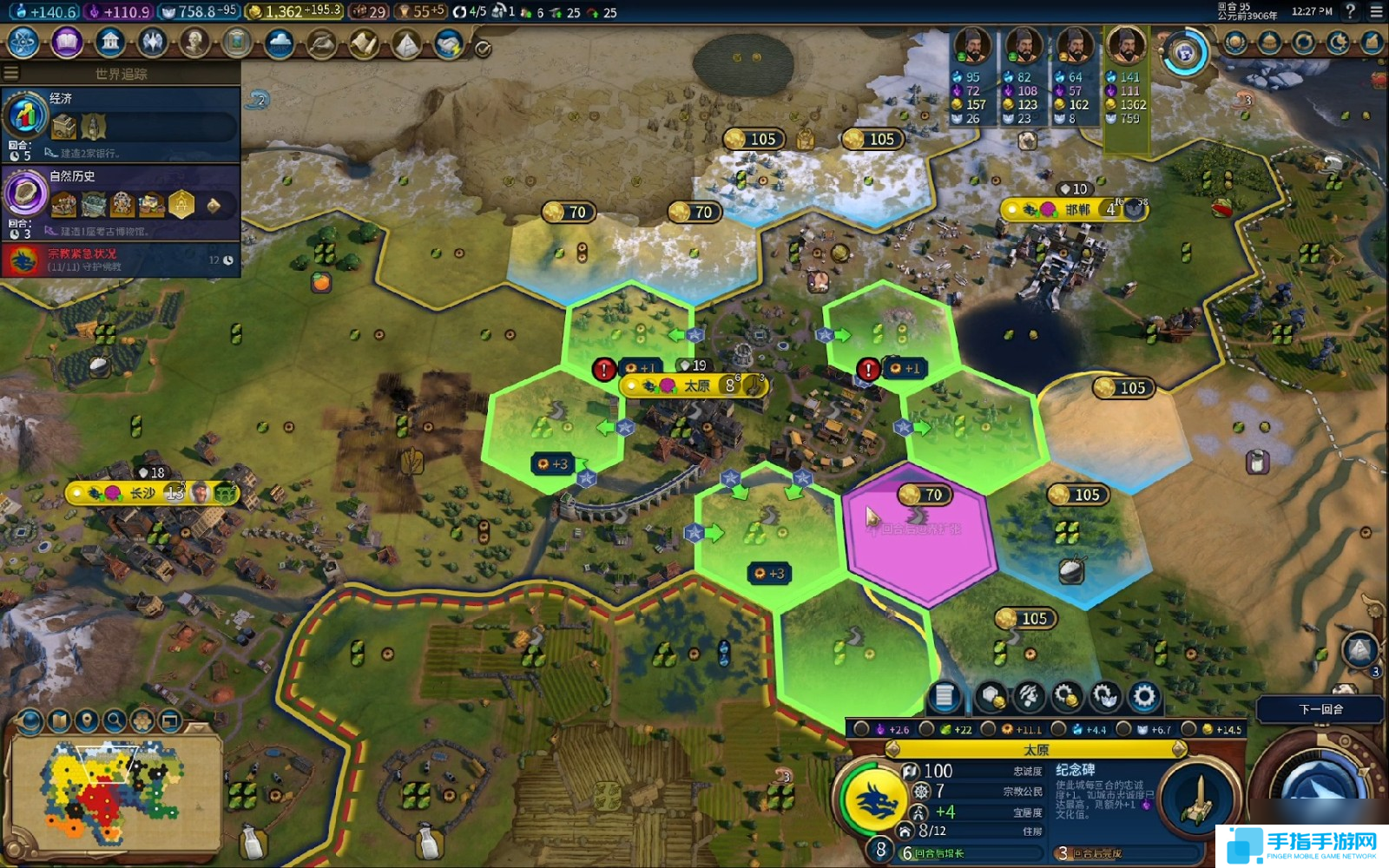Click the 太原 city banner
The height and width of the screenshot is (868, 1389).
pos(694,385)
